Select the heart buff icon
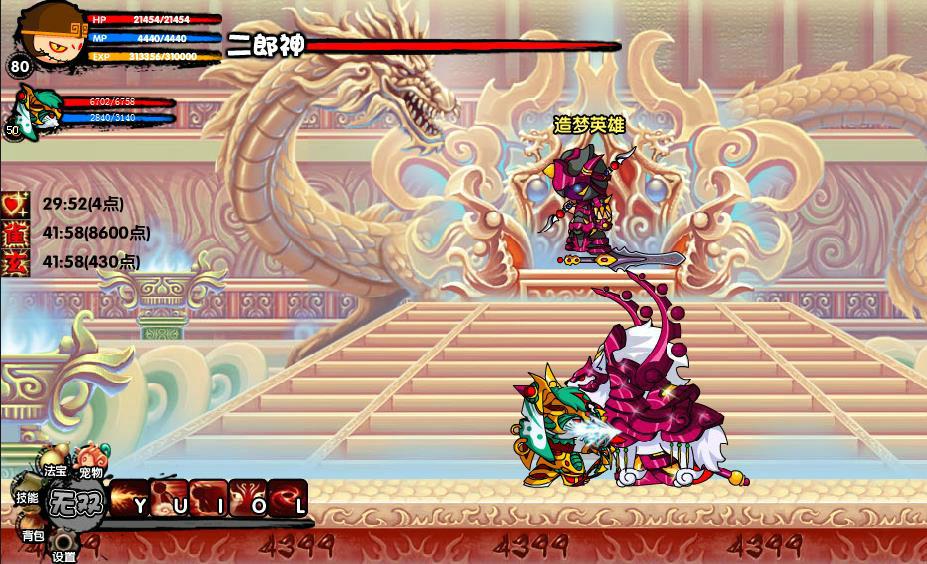The width and height of the screenshot is (927, 564). tap(15, 204)
